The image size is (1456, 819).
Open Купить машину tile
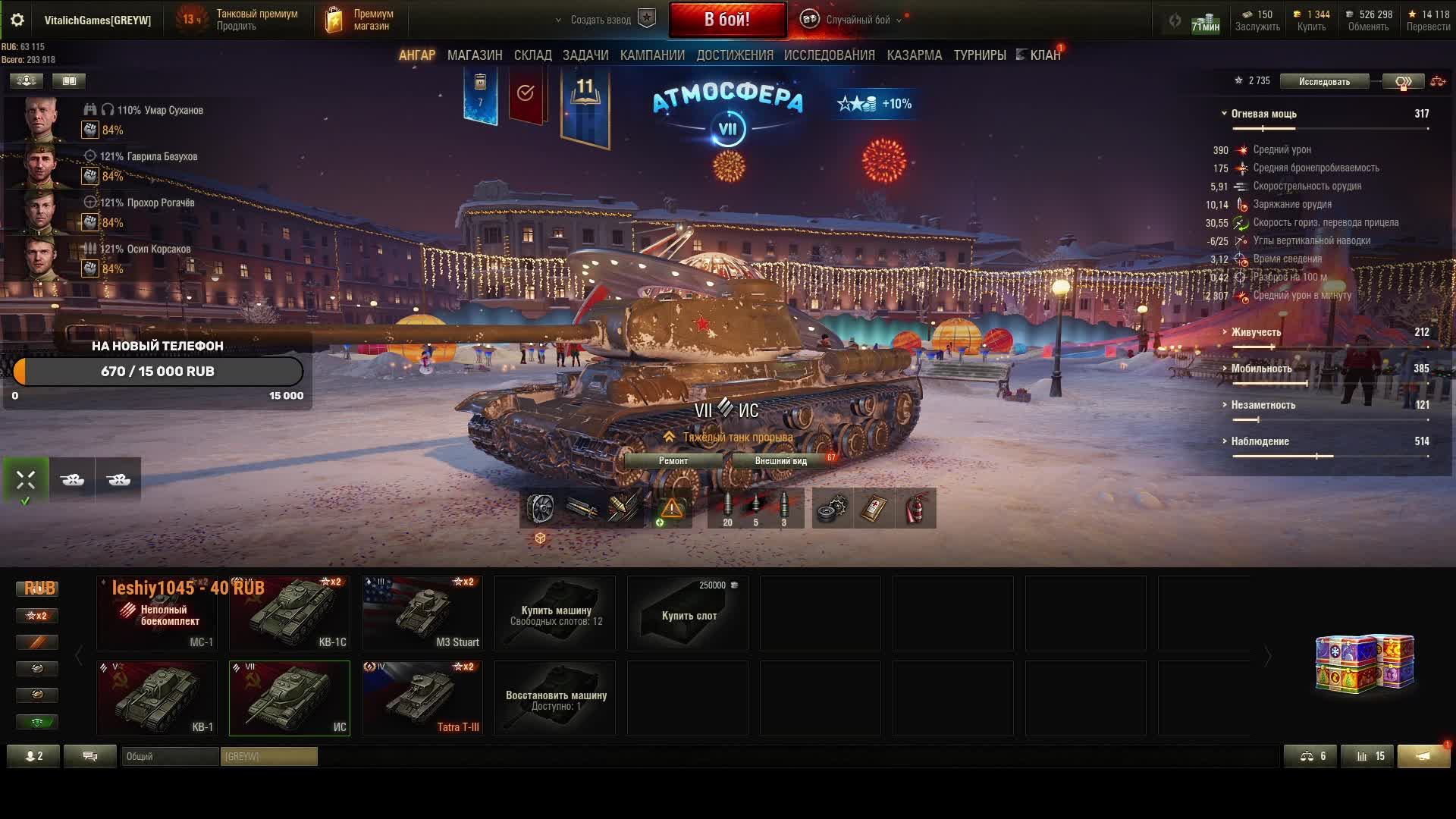point(555,613)
